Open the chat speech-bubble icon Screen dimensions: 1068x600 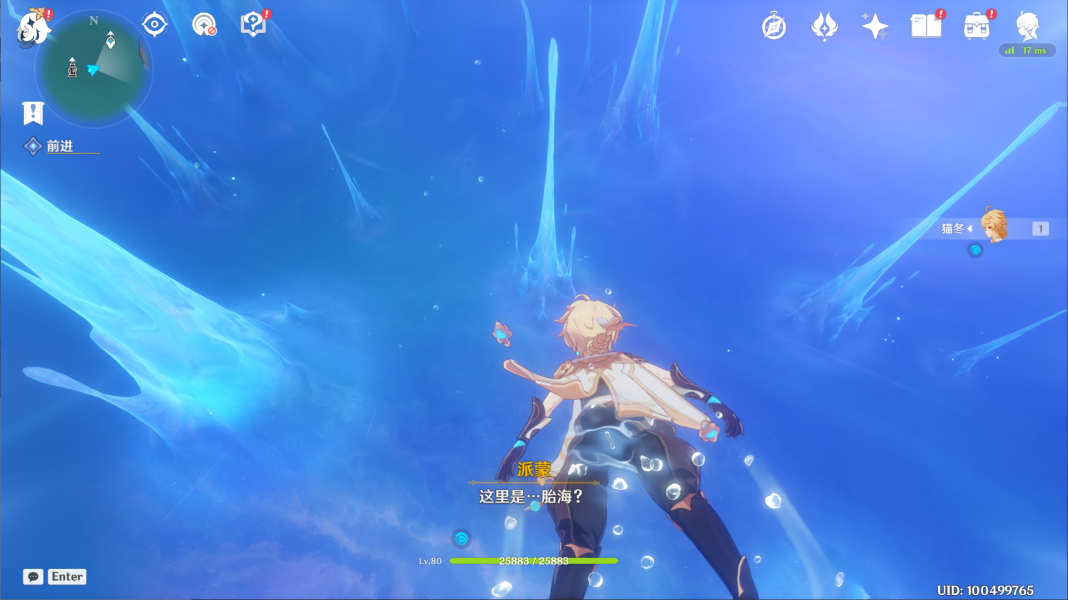[33, 577]
